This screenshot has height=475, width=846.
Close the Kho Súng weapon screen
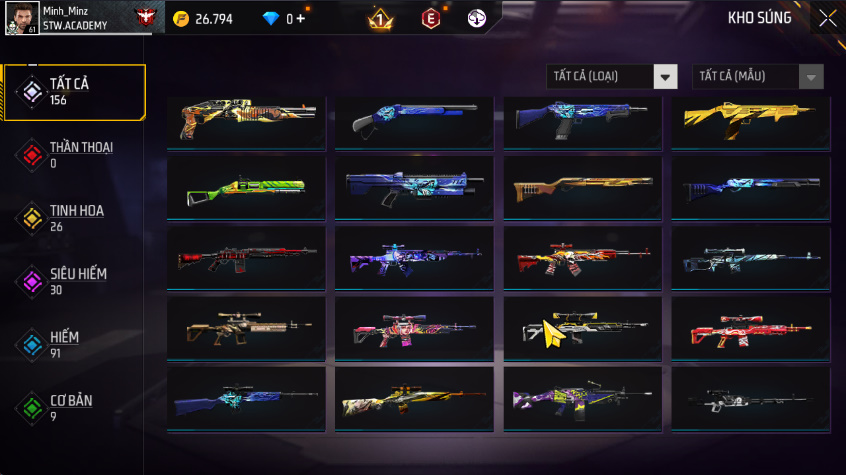click(827, 18)
